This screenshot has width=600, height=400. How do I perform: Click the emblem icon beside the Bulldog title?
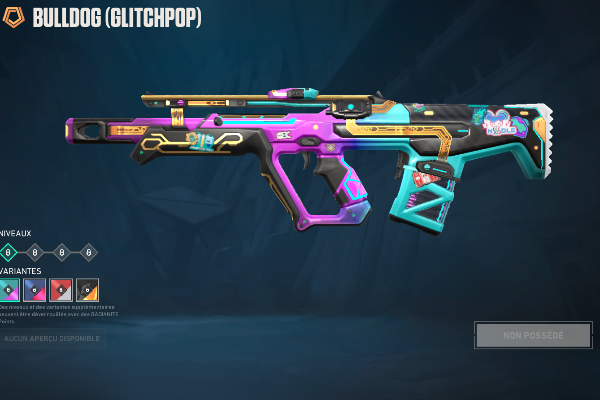14,18
